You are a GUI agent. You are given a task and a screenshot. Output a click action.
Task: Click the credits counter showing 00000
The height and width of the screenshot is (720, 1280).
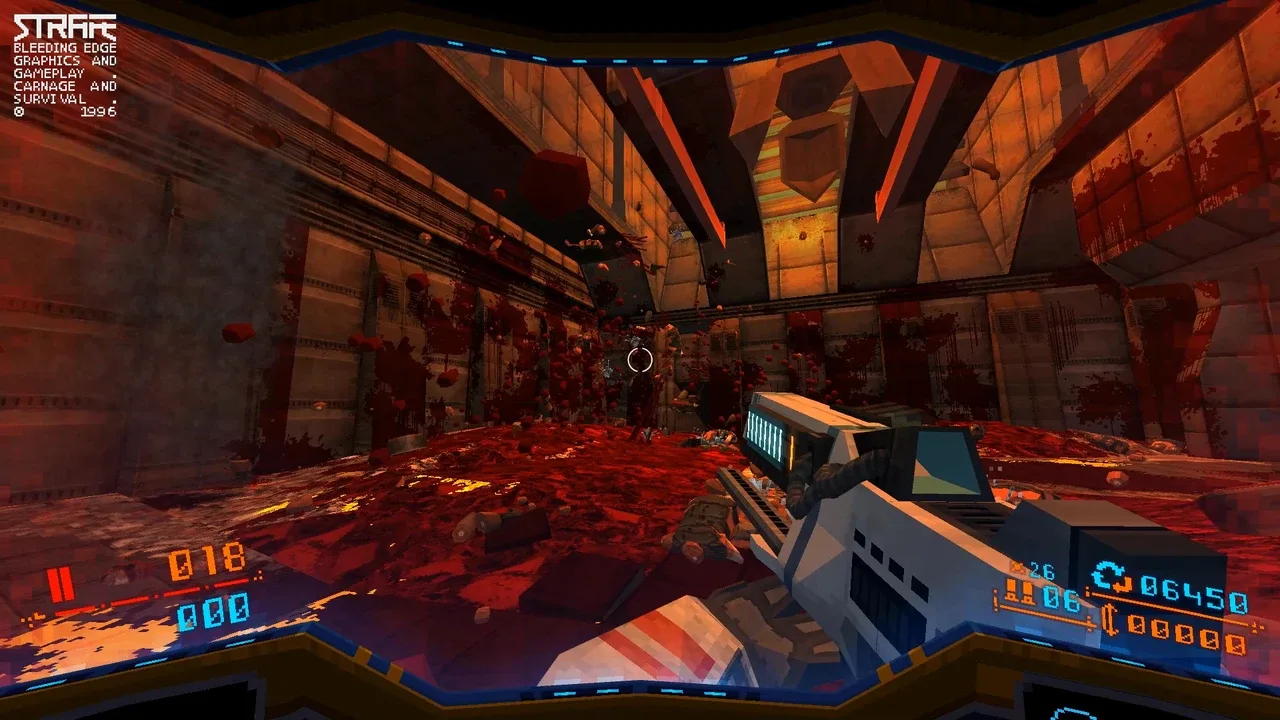pyautogui.click(x=1188, y=634)
